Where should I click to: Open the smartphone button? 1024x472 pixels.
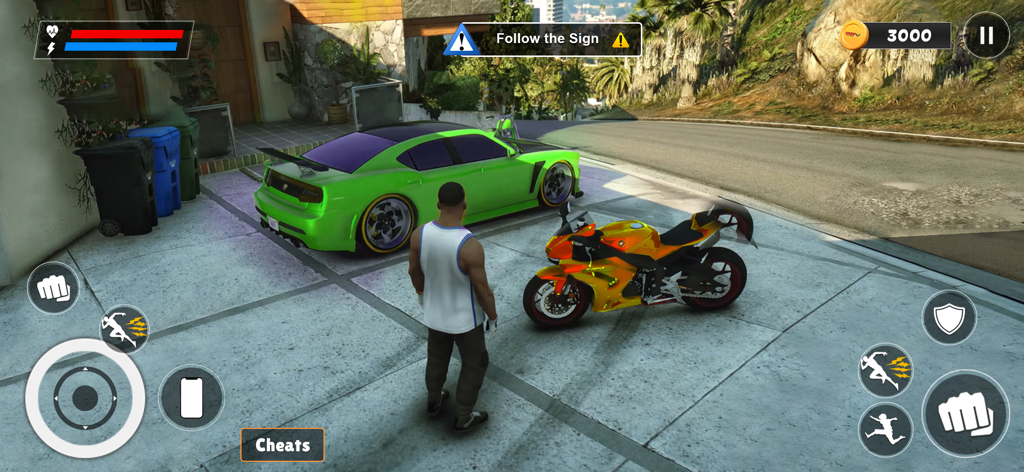pyautogui.click(x=191, y=398)
